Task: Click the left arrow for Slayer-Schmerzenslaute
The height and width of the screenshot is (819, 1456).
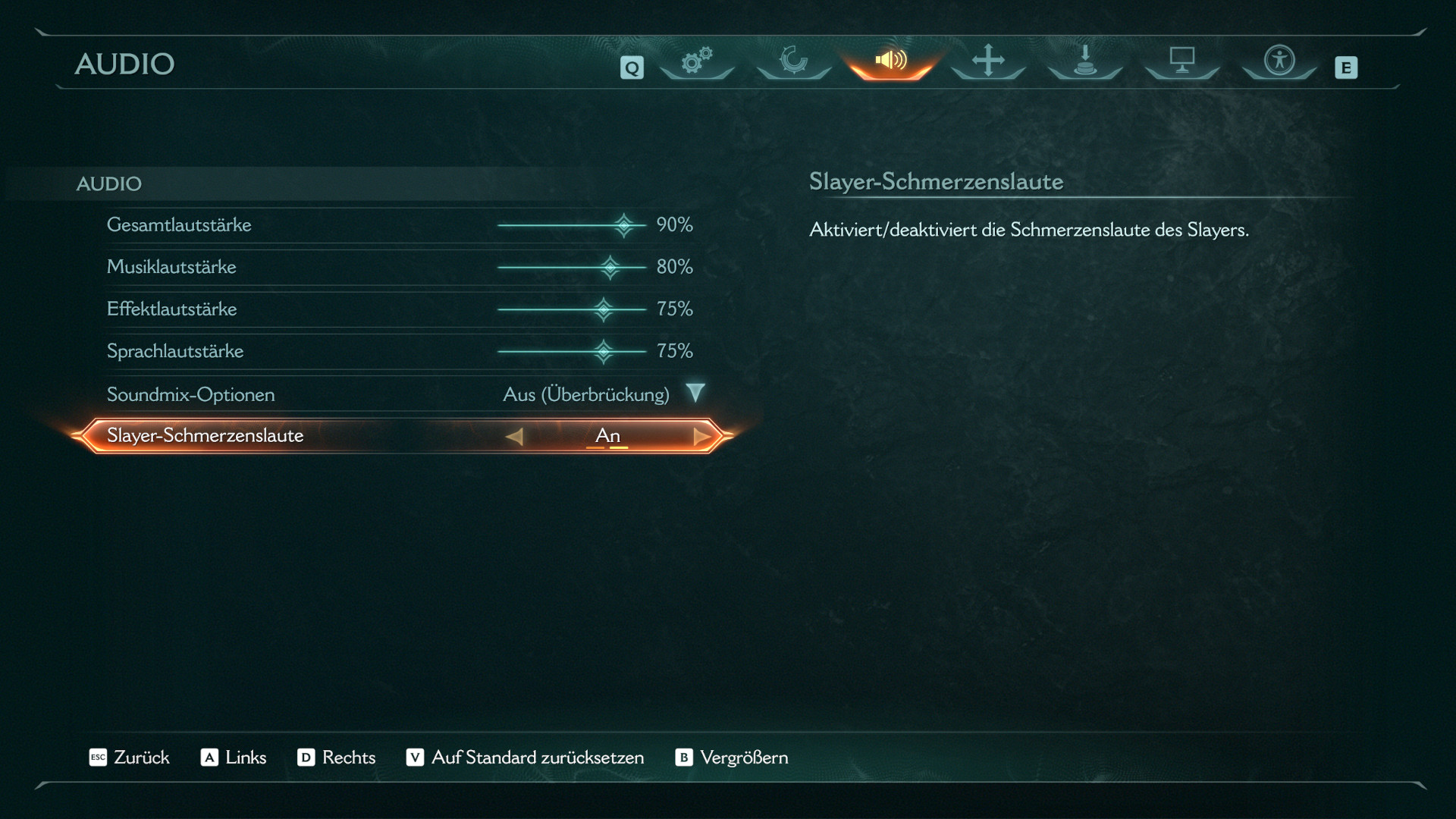Action: [514, 436]
